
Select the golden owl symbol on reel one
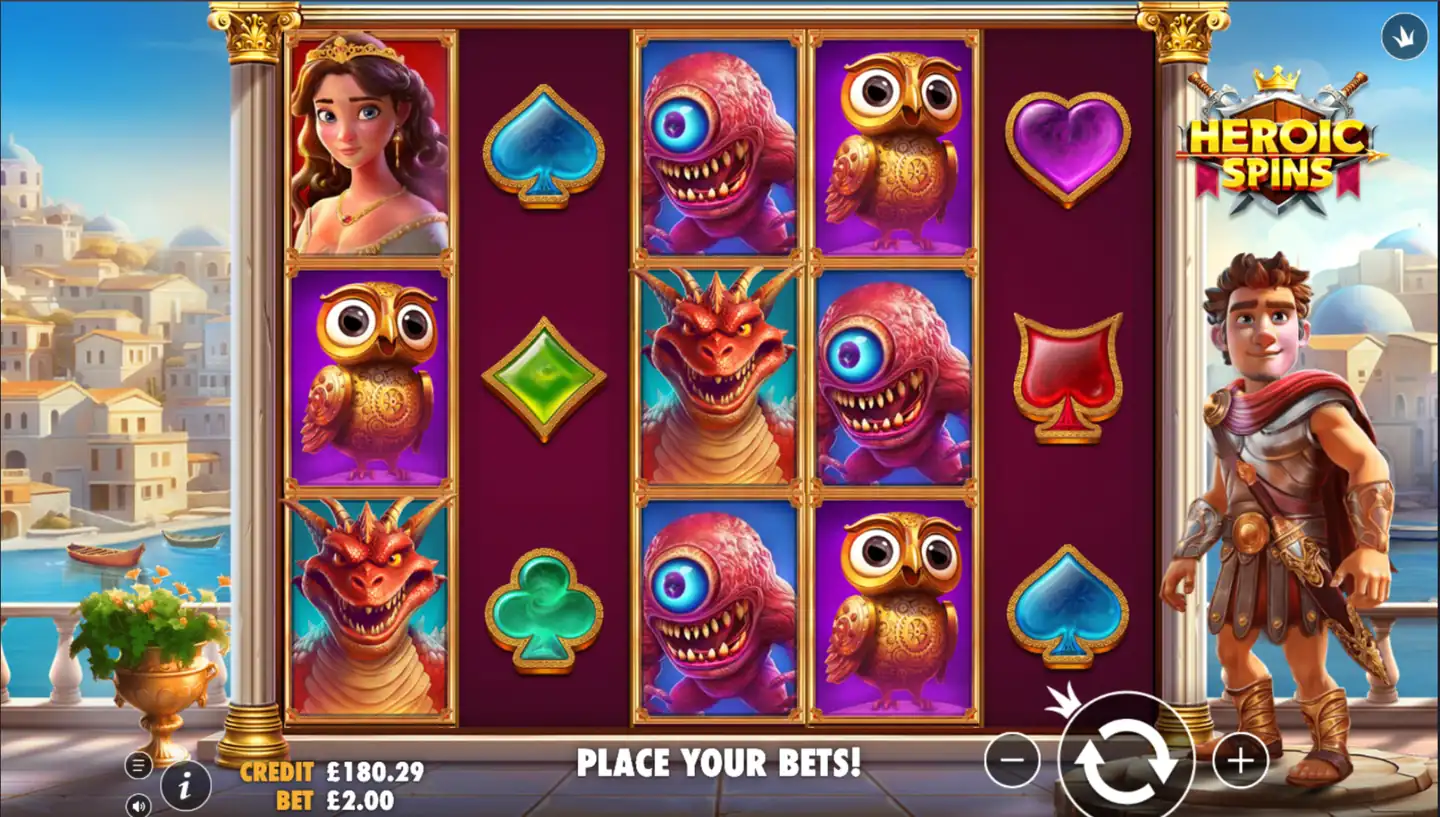[368, 378]
